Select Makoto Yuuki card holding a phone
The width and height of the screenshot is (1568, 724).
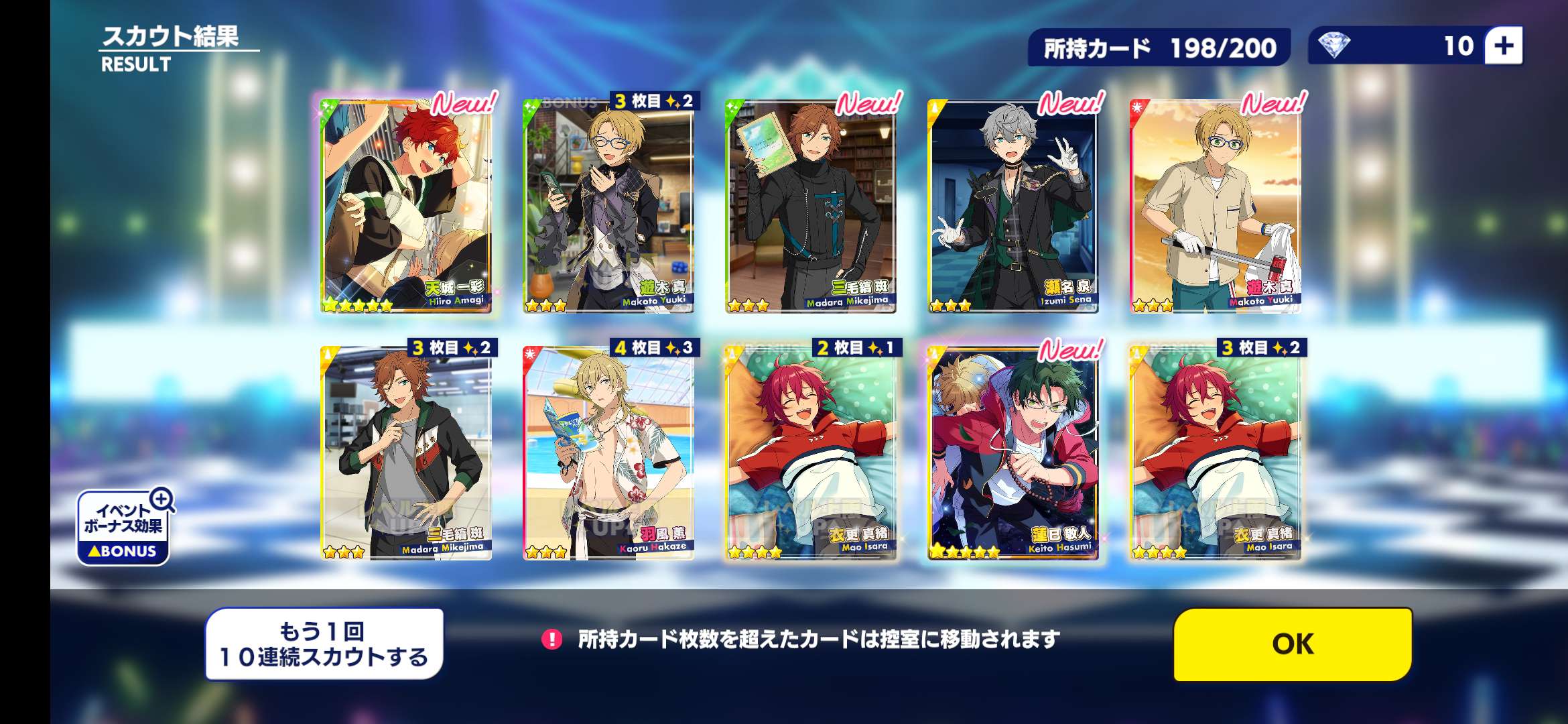tap(608, 206)
